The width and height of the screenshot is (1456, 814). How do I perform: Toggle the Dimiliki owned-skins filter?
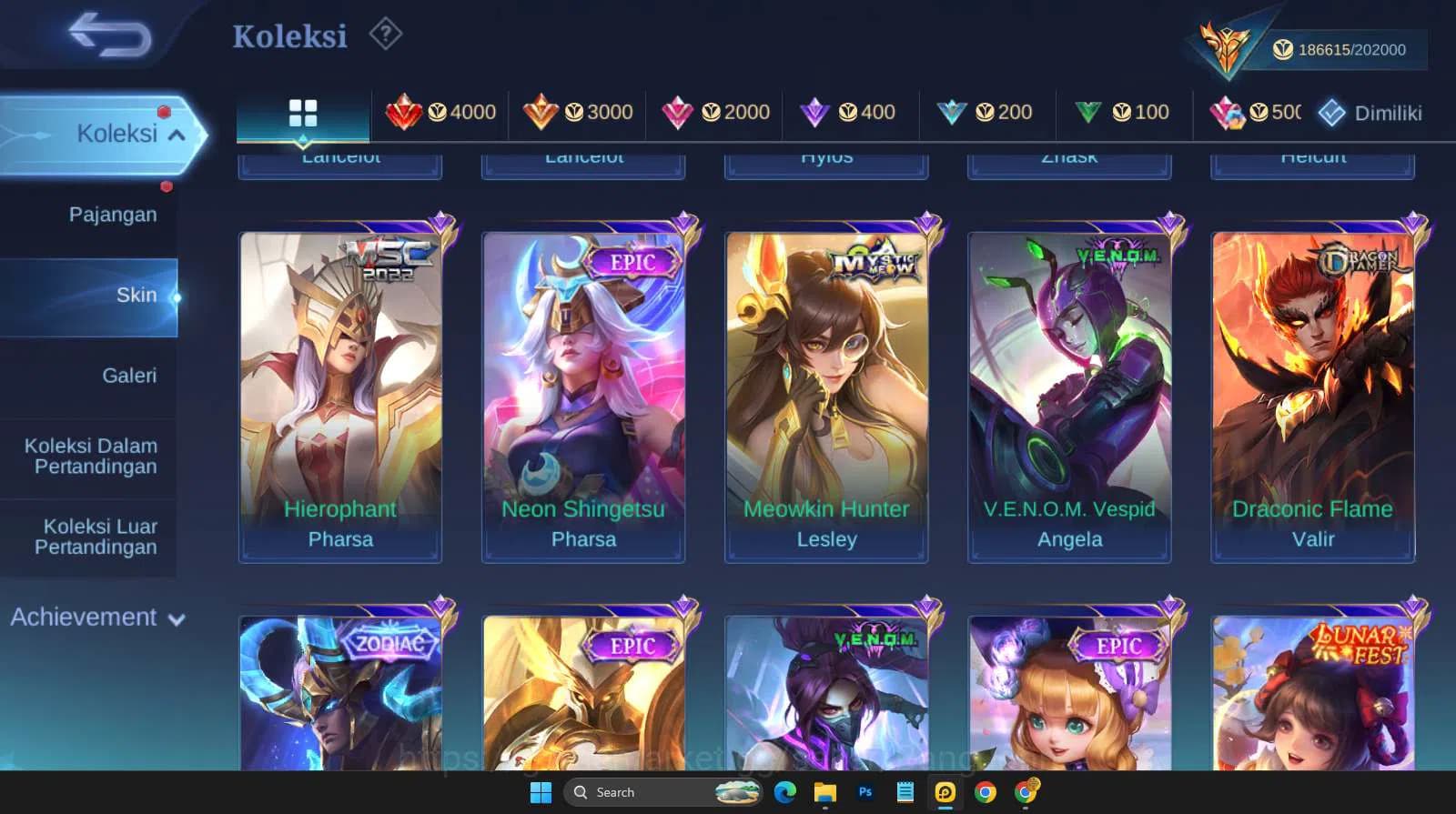pos(1370,114)
